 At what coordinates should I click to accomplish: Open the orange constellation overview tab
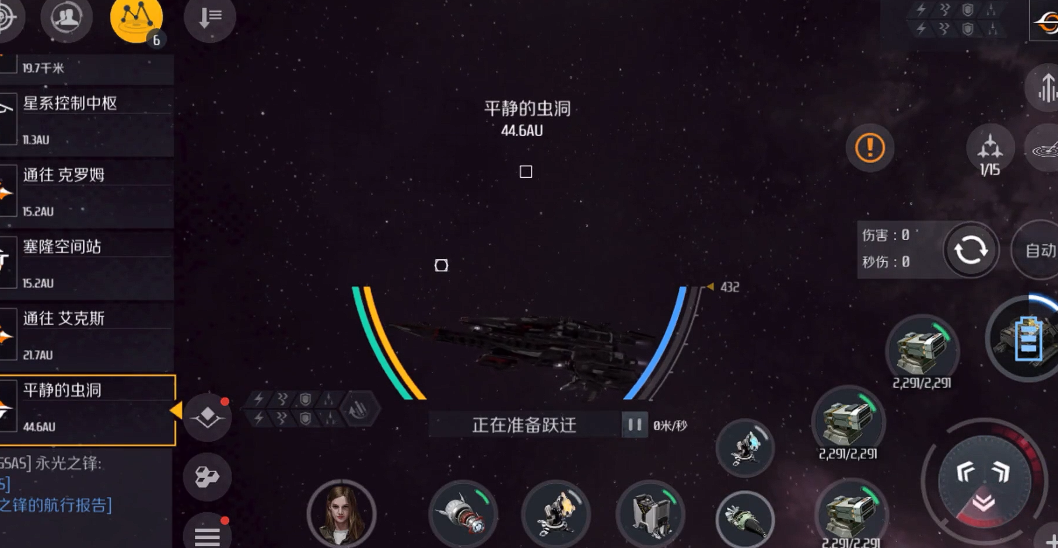136,18
